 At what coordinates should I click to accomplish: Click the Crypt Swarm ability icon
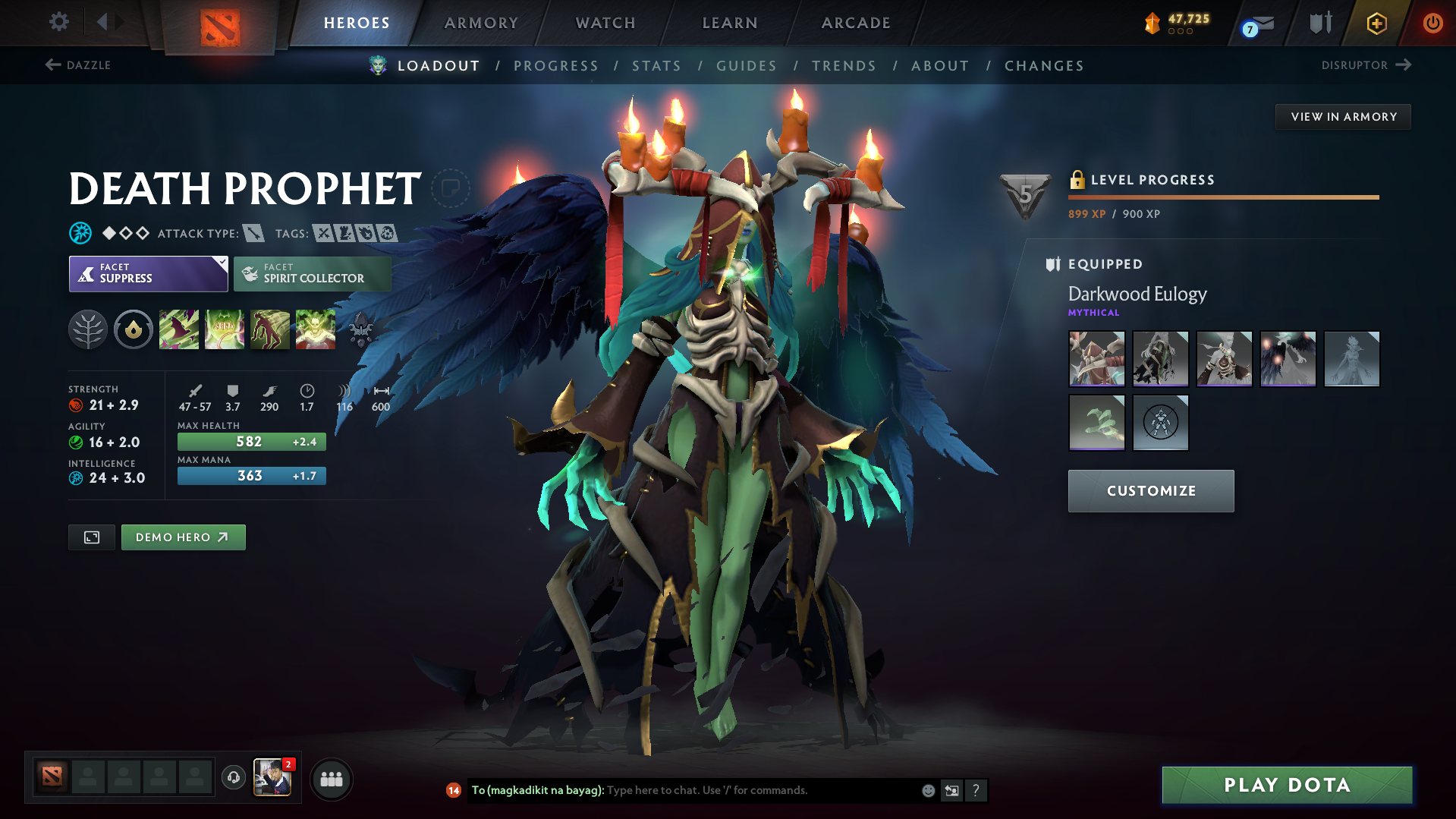pos(179,329)
